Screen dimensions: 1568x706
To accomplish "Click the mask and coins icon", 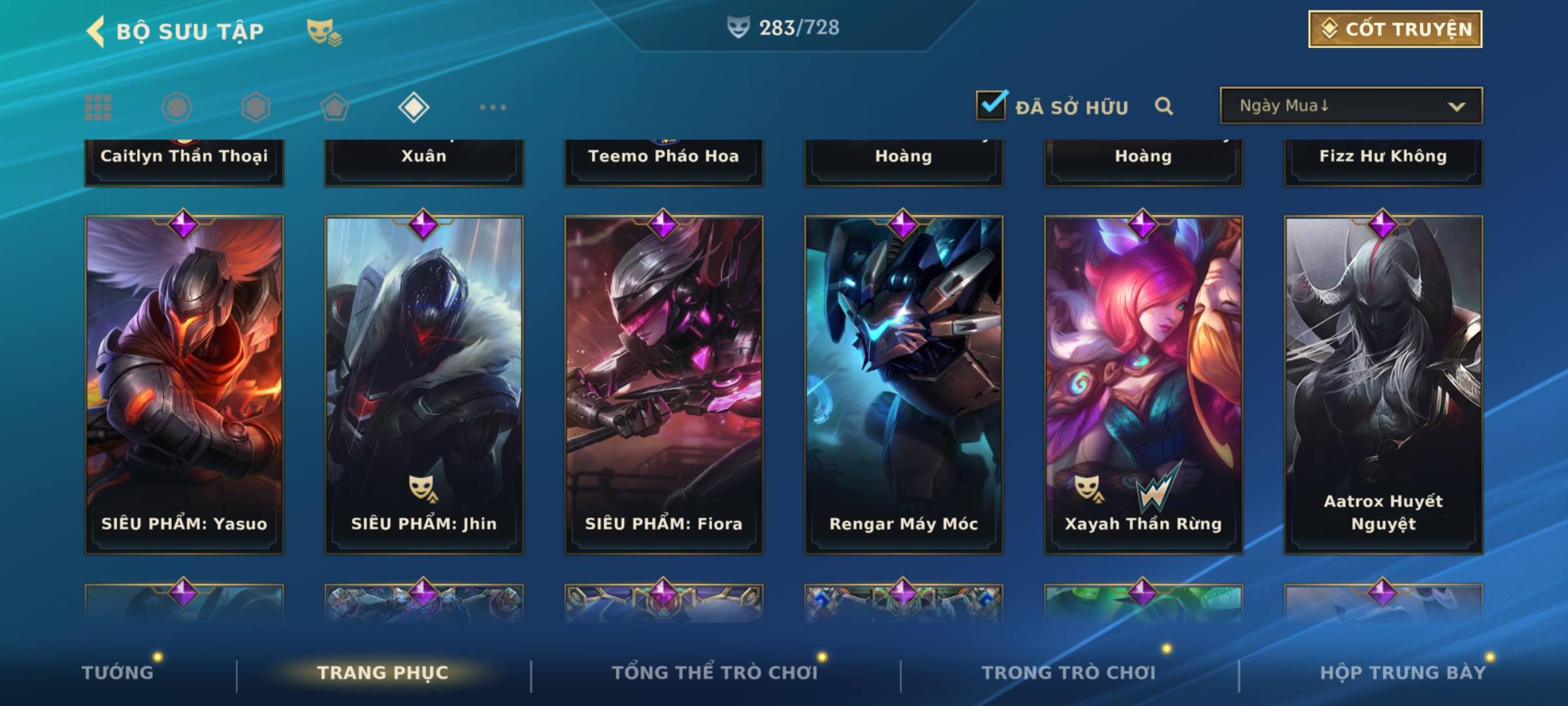I will click(x=324, y=31).
